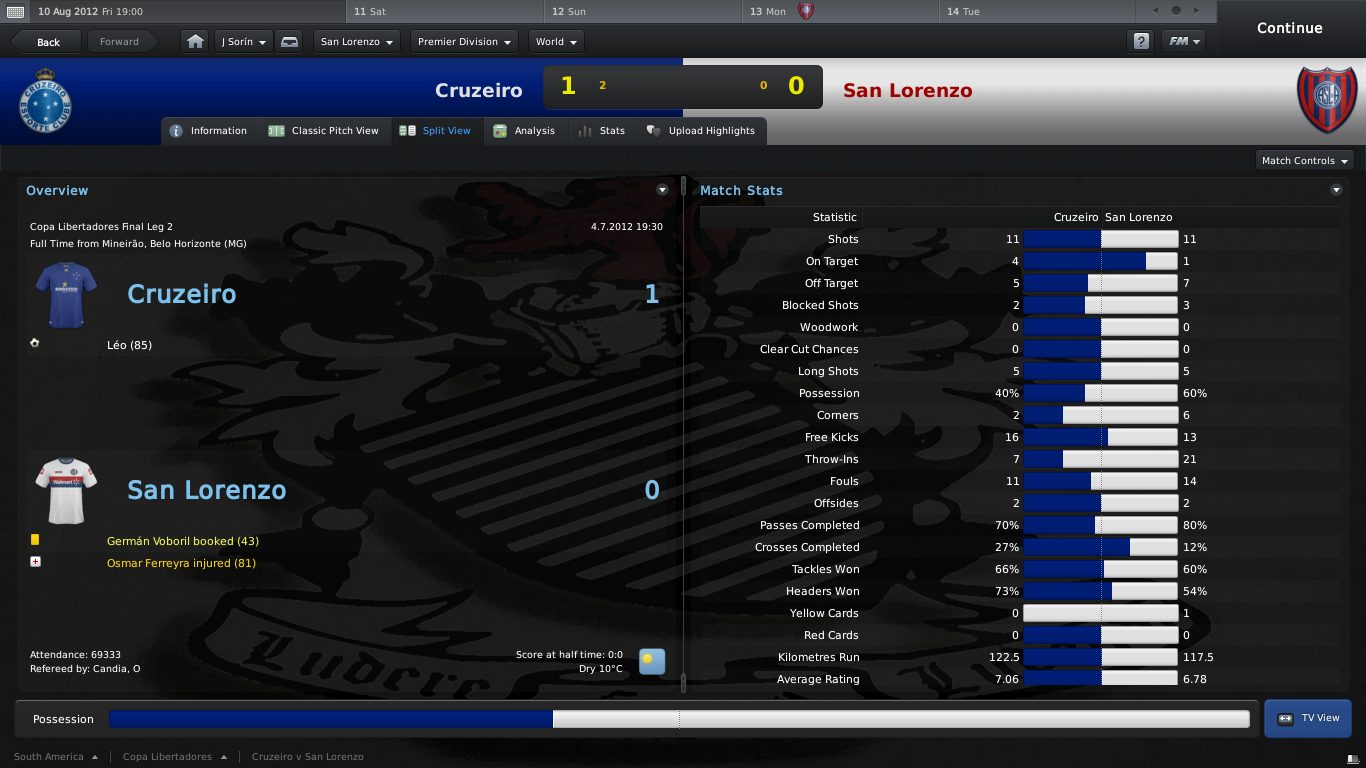1366x768 pixels.
Task: Open the calendar icon in date bar
Action: [16, 12]
